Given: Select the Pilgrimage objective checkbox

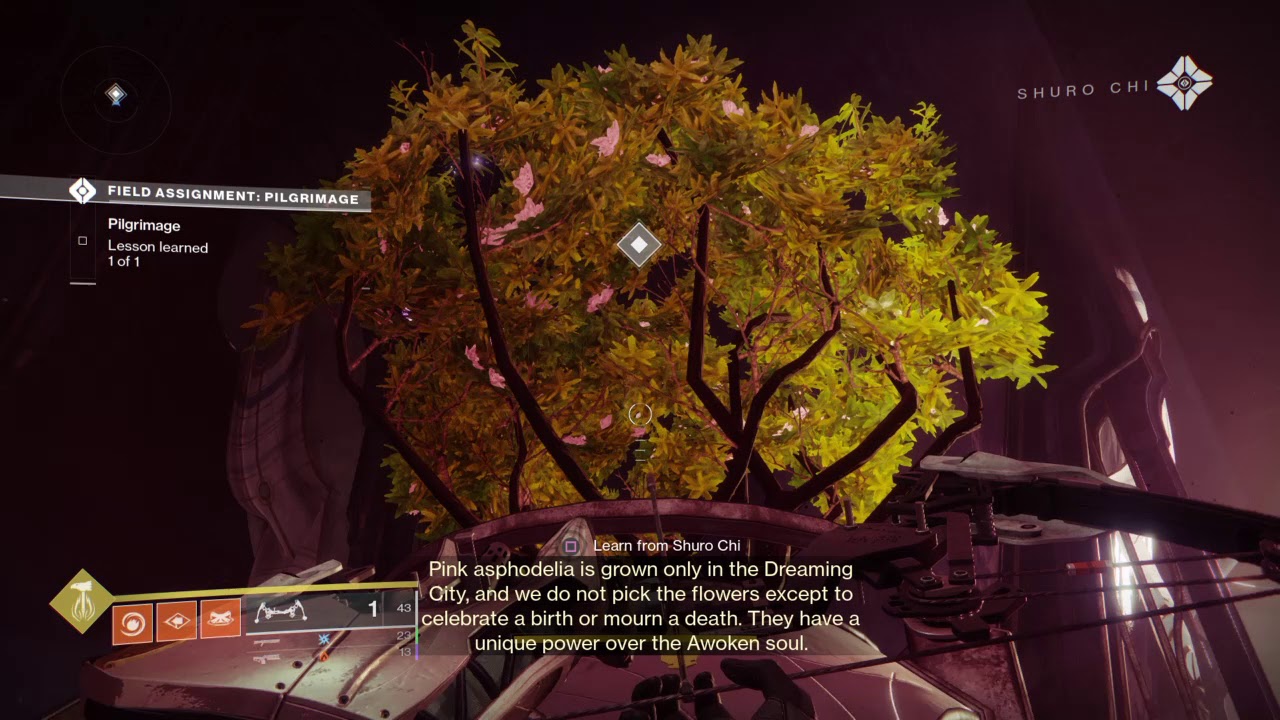Looking at the screenshot, I should (83, 240).
